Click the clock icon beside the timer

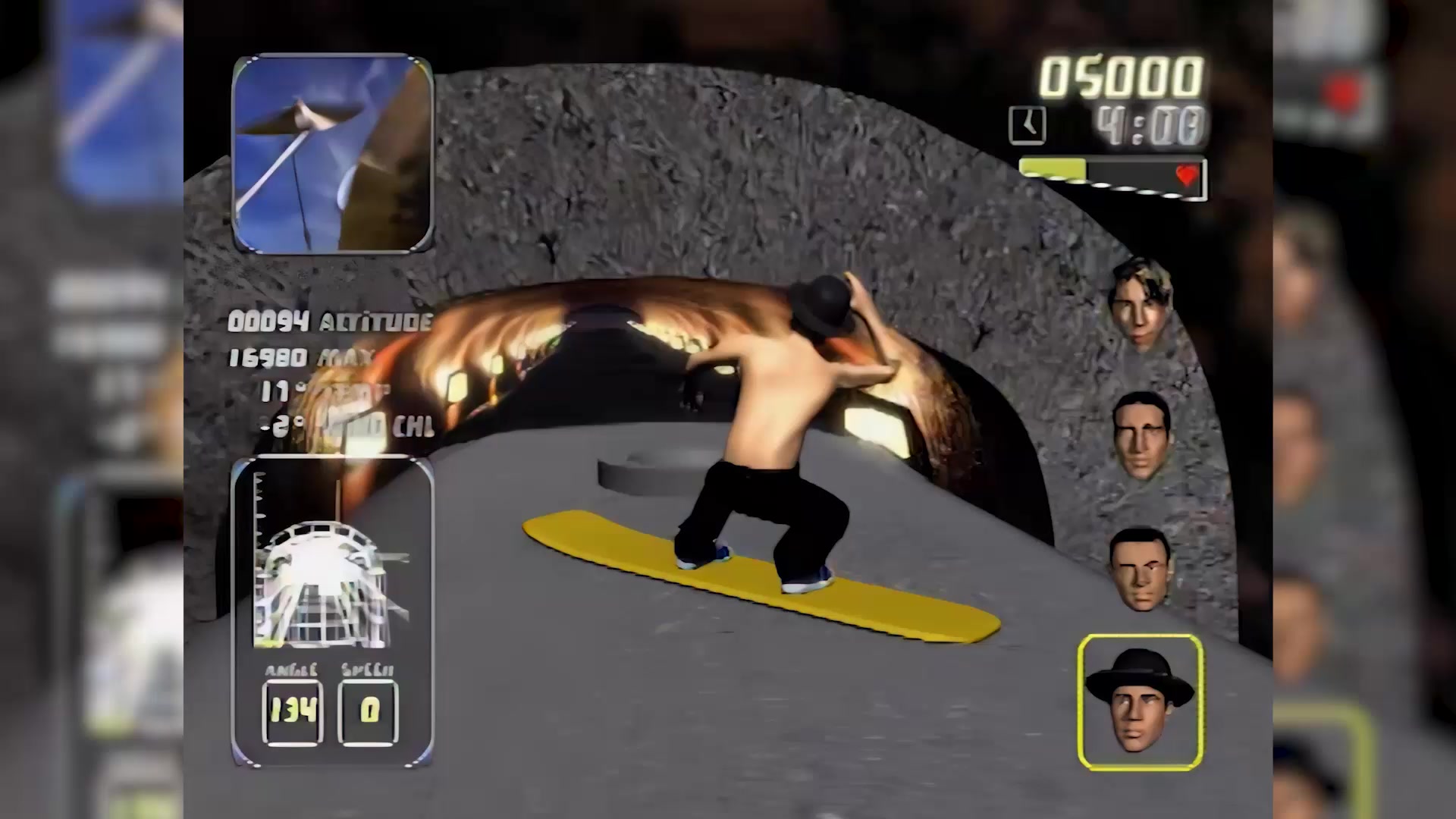pos(1028,125)
